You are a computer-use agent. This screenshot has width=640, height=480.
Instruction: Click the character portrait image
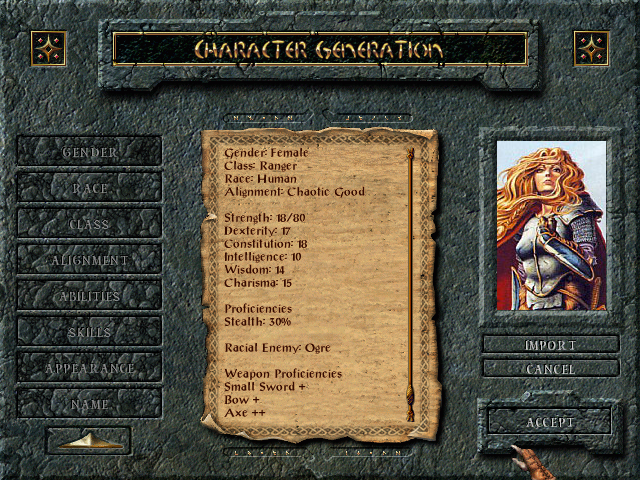click(551, 225)
